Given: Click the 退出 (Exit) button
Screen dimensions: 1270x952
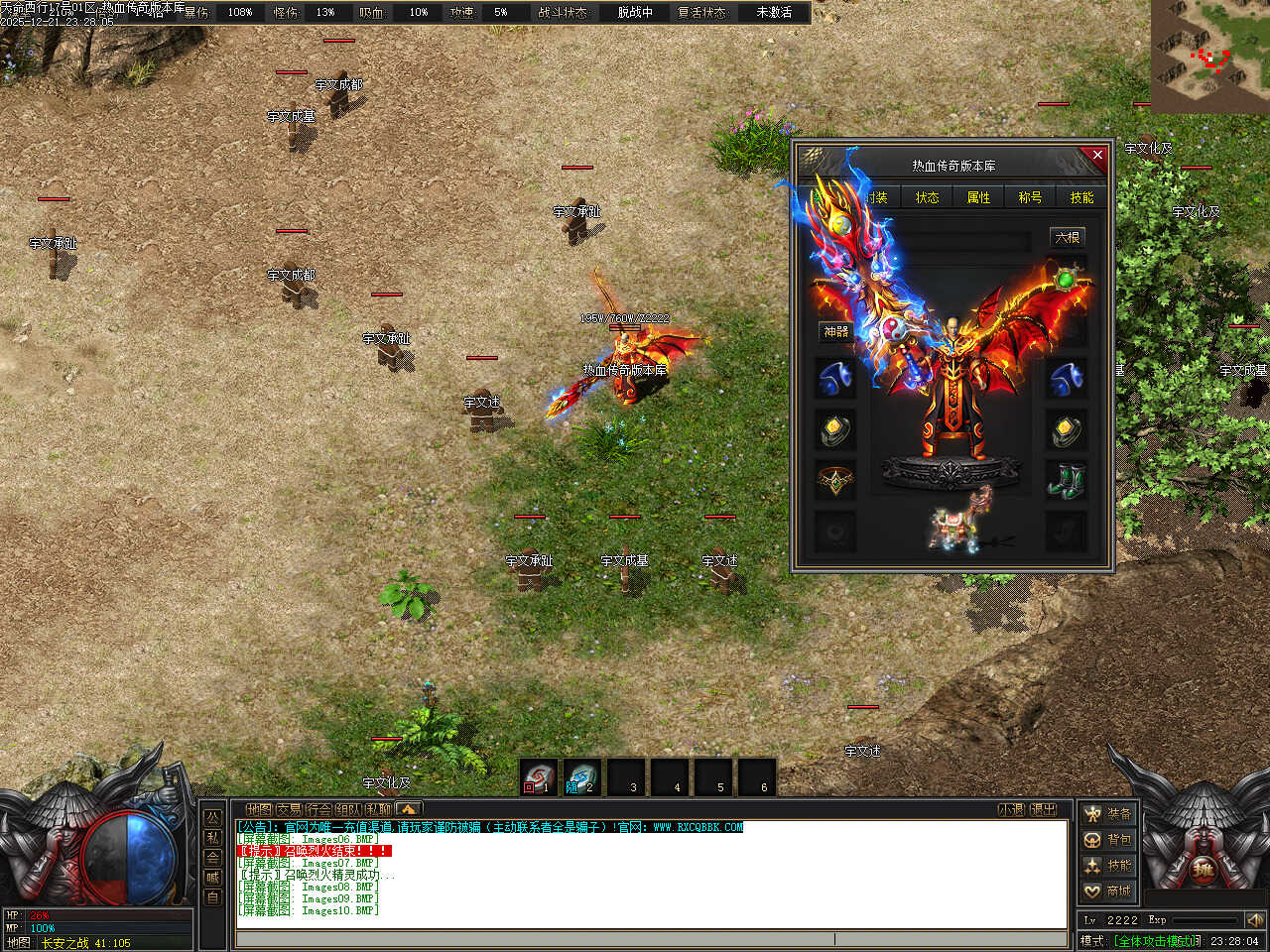Looking at the screenshot, I should click(1044, 809).
